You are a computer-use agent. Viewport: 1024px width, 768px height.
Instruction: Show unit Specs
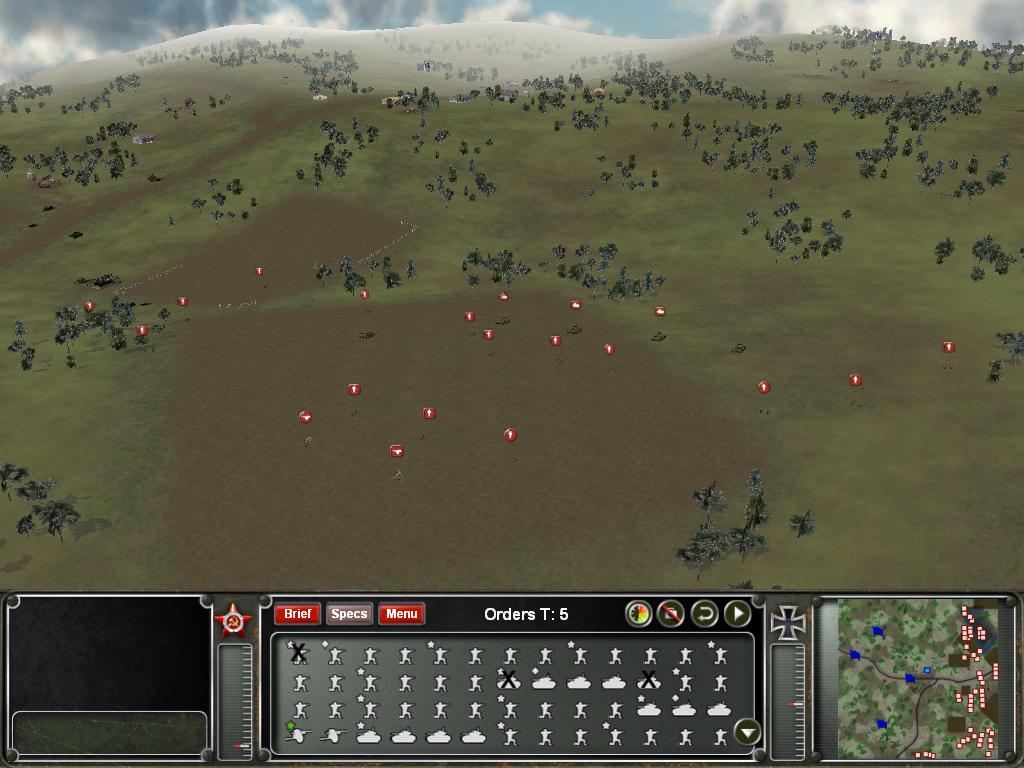click(x=349, y=614)
